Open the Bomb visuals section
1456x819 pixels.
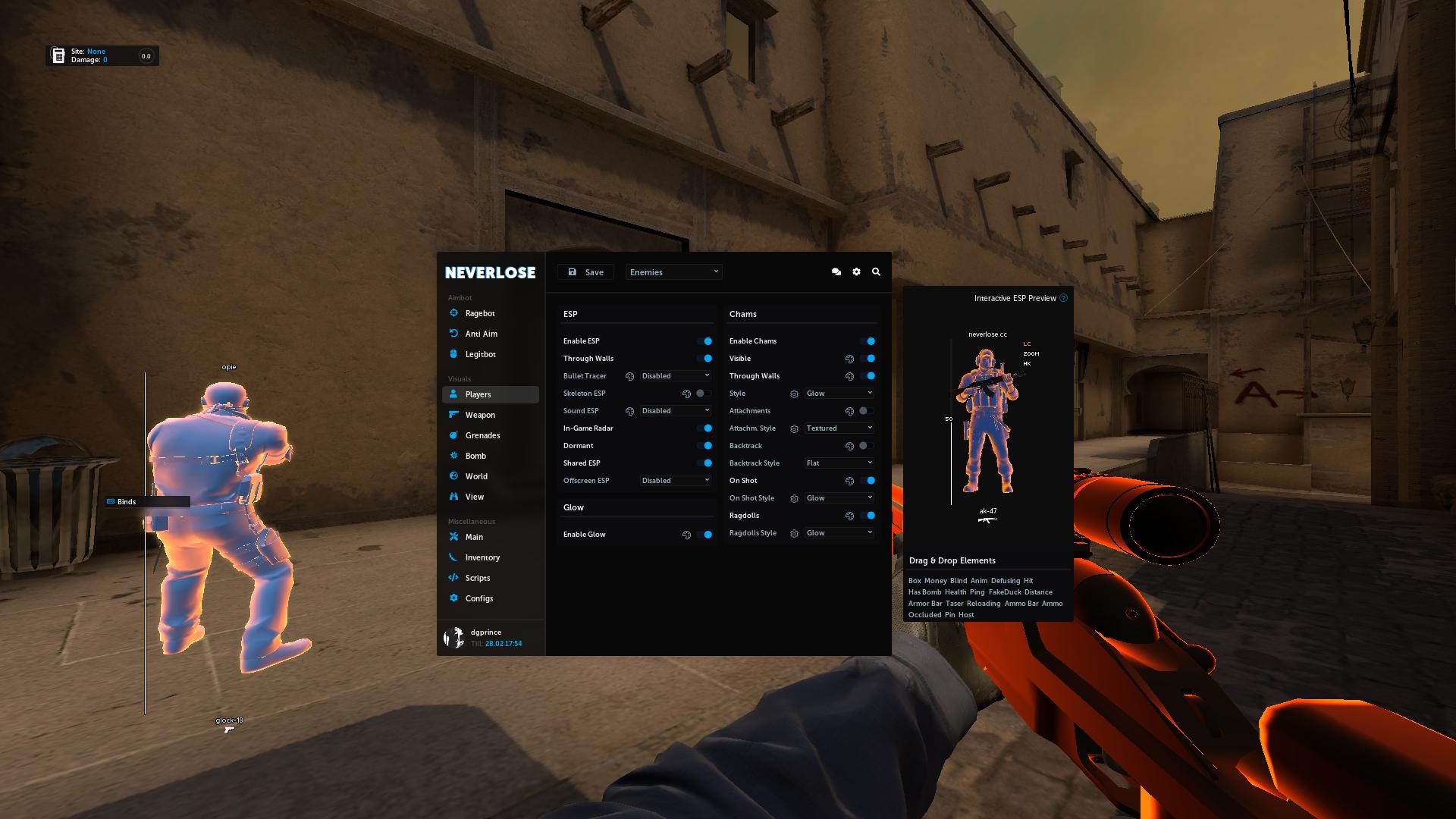tap(475, 456)
